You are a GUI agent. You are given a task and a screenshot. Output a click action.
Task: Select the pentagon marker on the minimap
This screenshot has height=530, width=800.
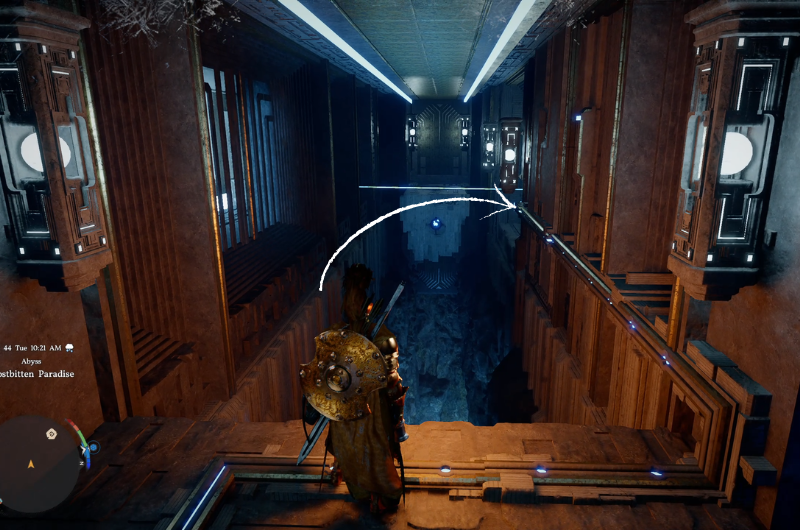pos(51,434)
